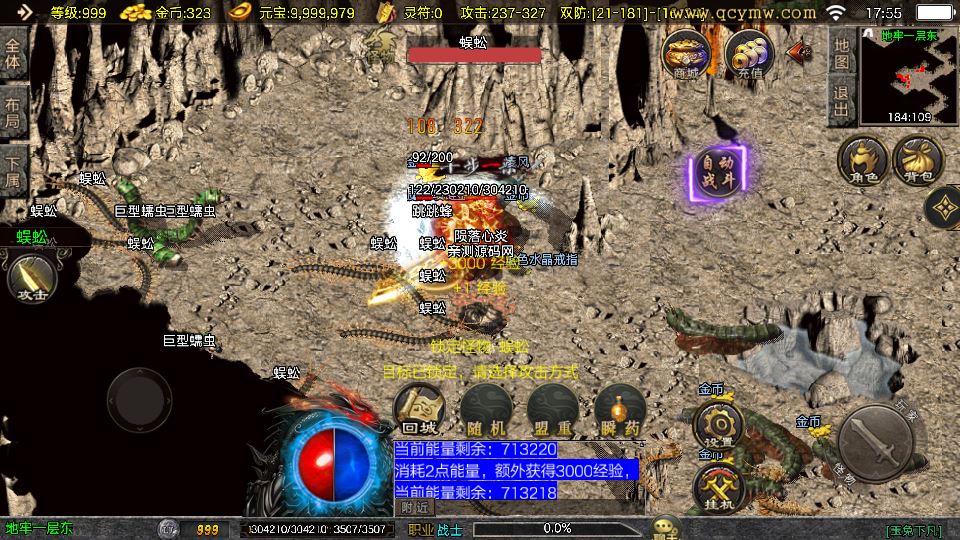Tap the 攻击 attack button
Image resolution: width=960 pixels, height=540 pixels.
click(30, 278)
